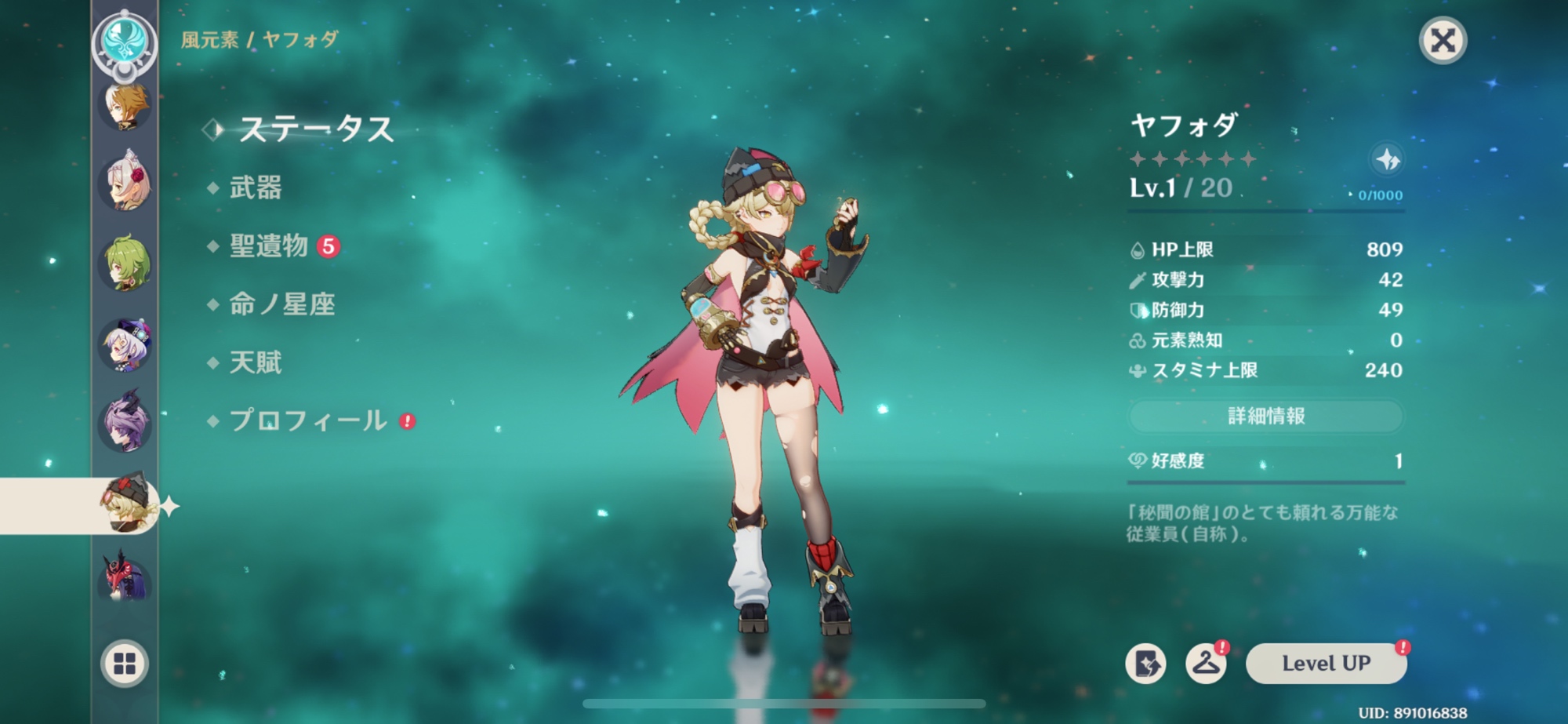Screen dimensions: 1568x724
Task: Select the purple-hat white-haired character portrait
Action: [125, 344]
